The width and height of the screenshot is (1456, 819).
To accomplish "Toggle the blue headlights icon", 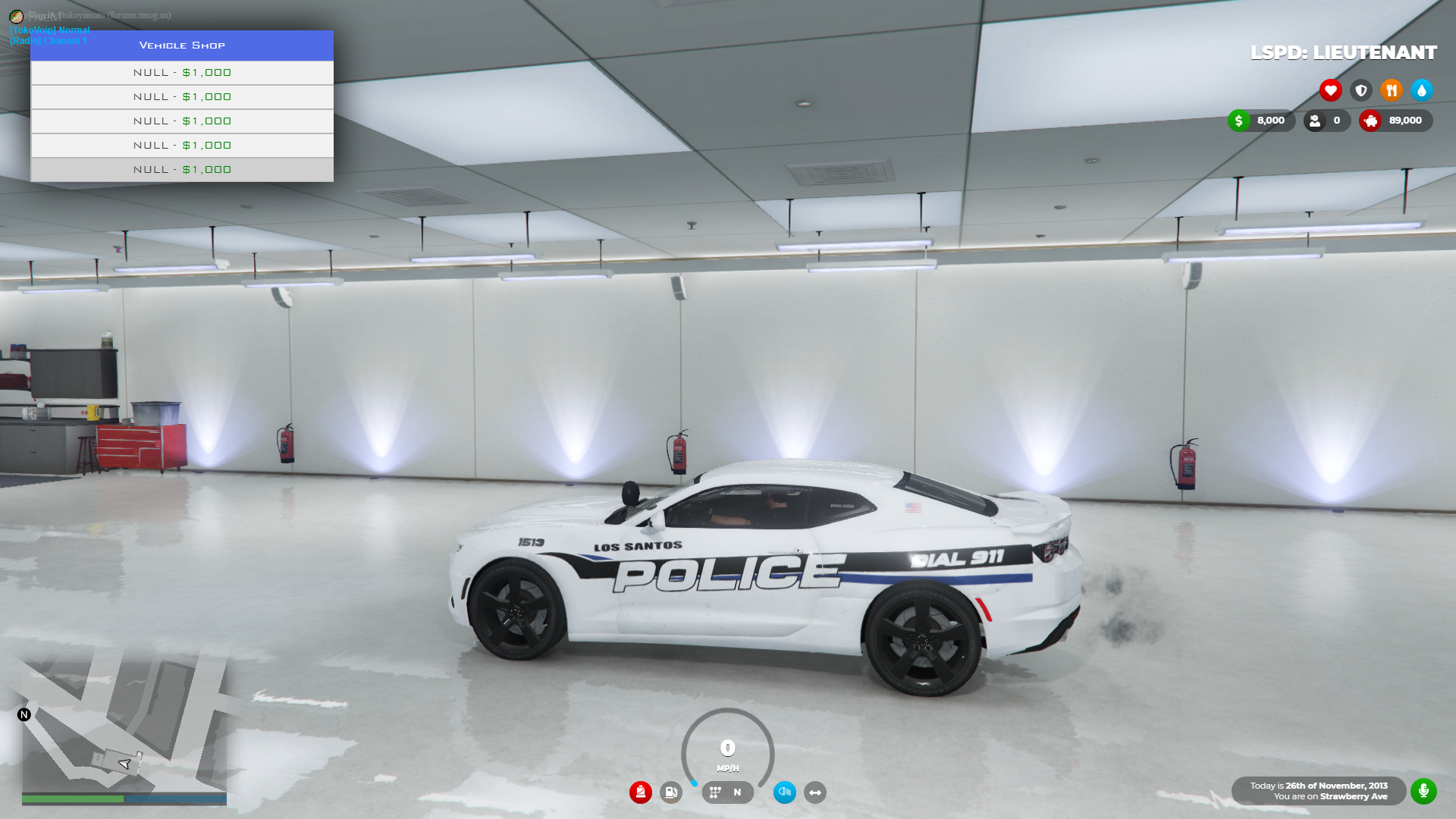I will 785,792.
